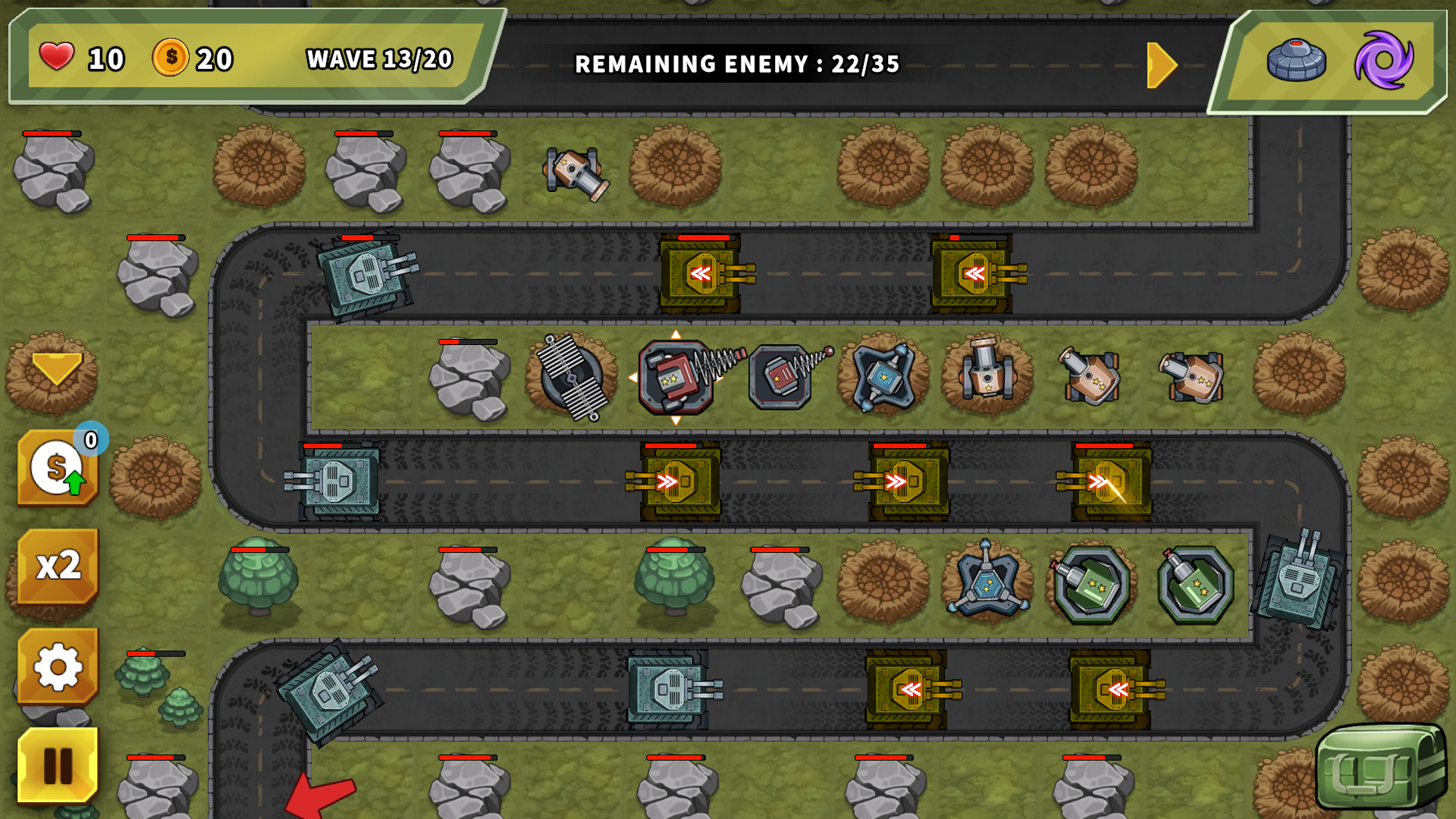Click the heart lives indicator
Image resolution: width=1456 pixels, height=819 pixels.
(57, 57)
